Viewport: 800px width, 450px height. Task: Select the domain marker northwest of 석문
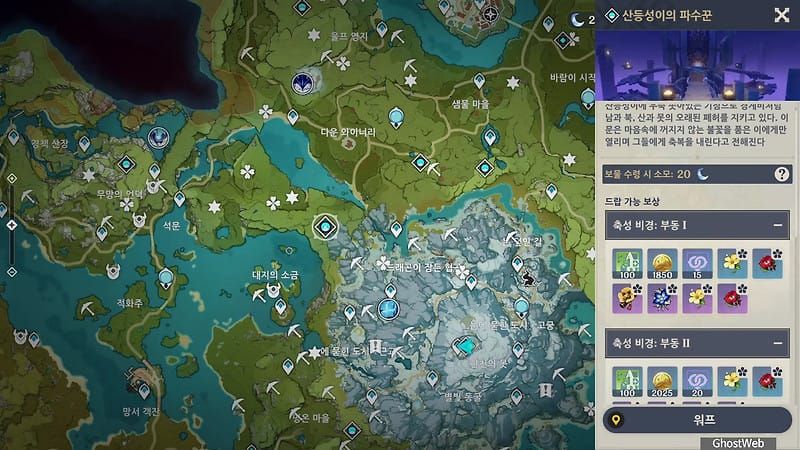pos(157,137)
